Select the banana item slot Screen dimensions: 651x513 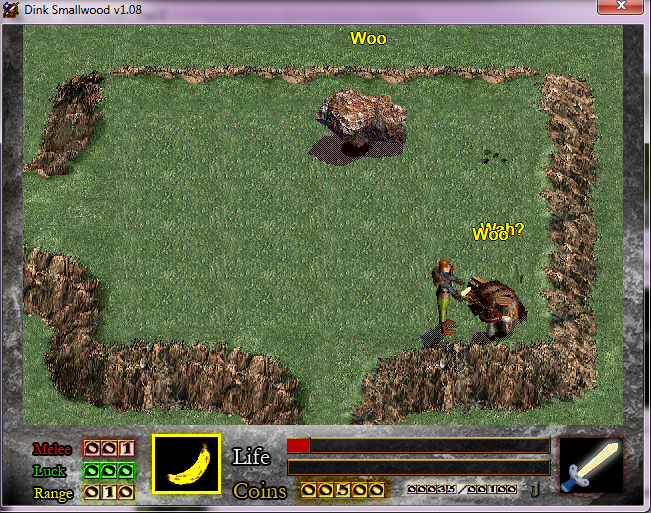click(186, 464)
